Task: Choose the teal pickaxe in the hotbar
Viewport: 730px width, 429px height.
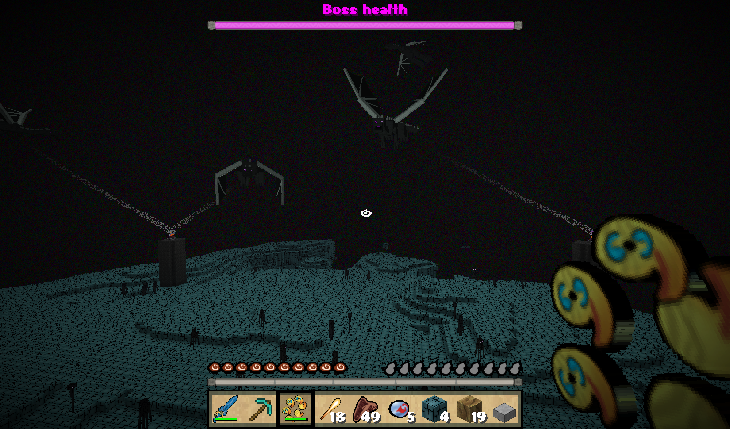Action: pyautogui.click(x=261, y=409)
